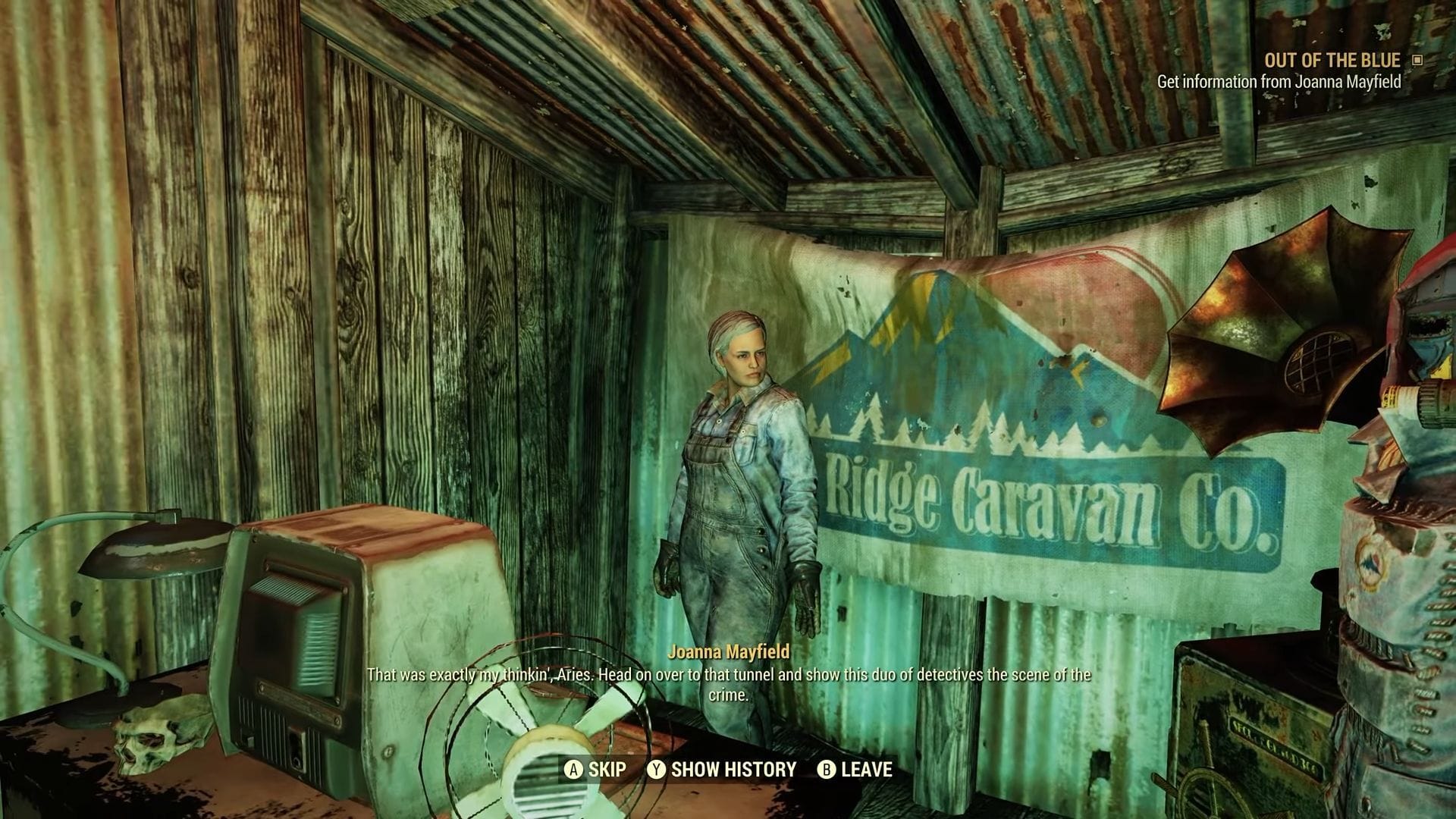Expand the dialogue subtitle text box

(x=728, y=682)
